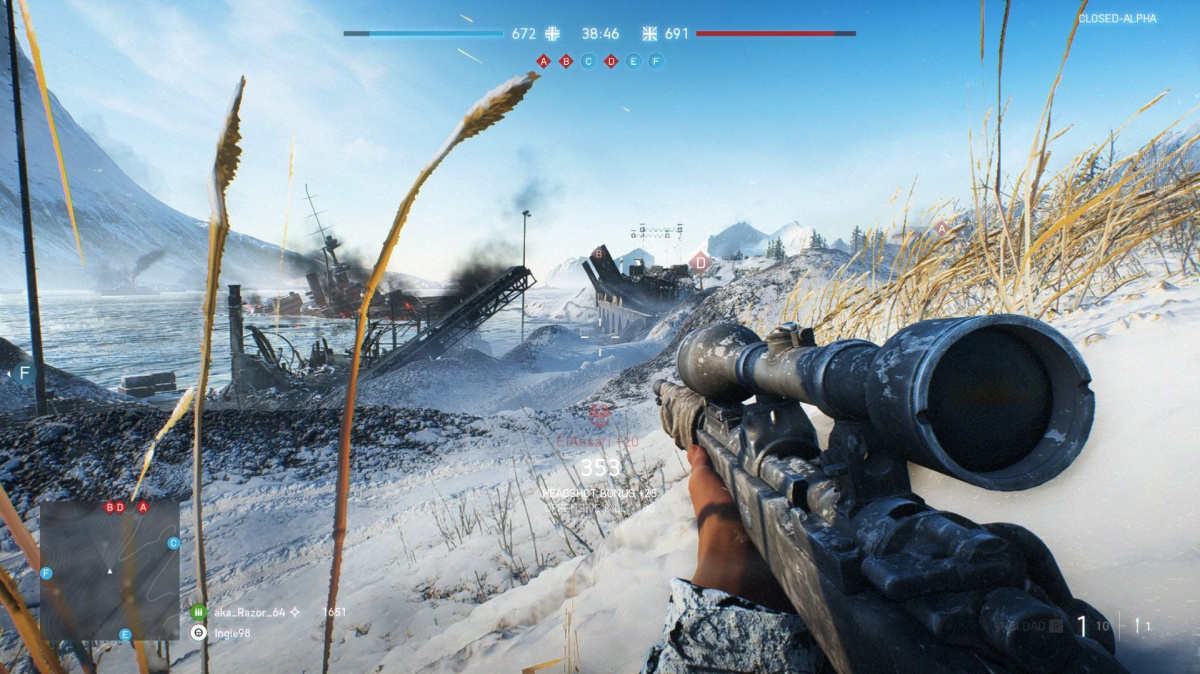
Task: Select objective A in the top flag row
Action: (x=543, y=61)
